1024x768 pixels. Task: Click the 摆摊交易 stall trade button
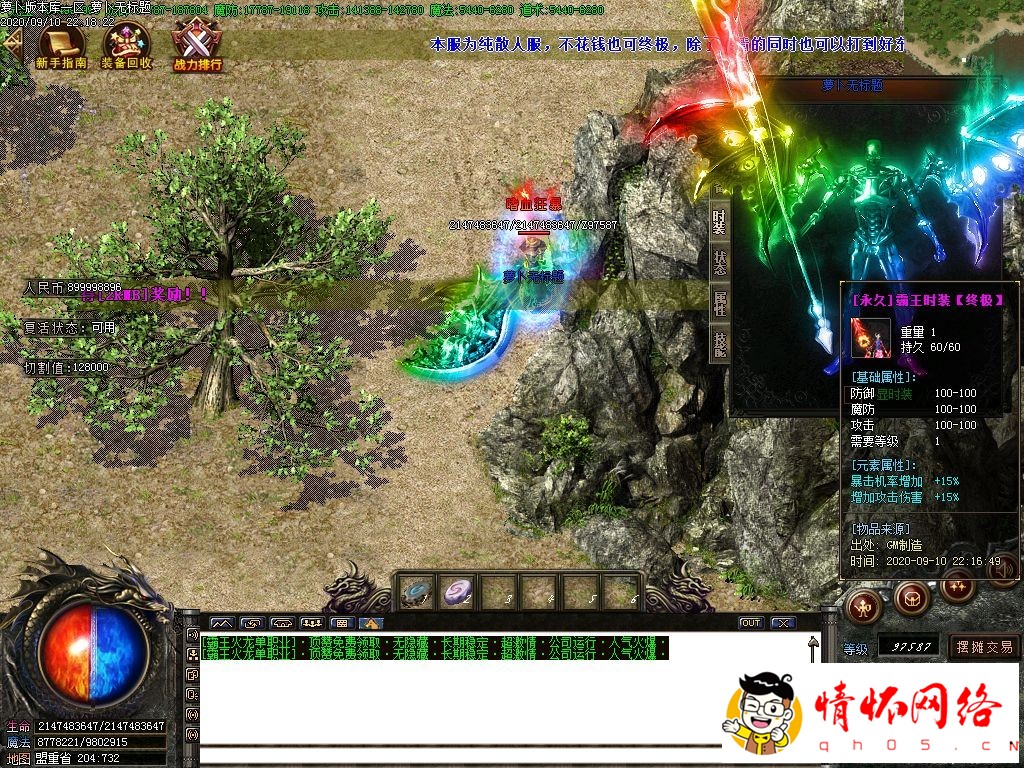pyautogui.click(x=984, y=647)
